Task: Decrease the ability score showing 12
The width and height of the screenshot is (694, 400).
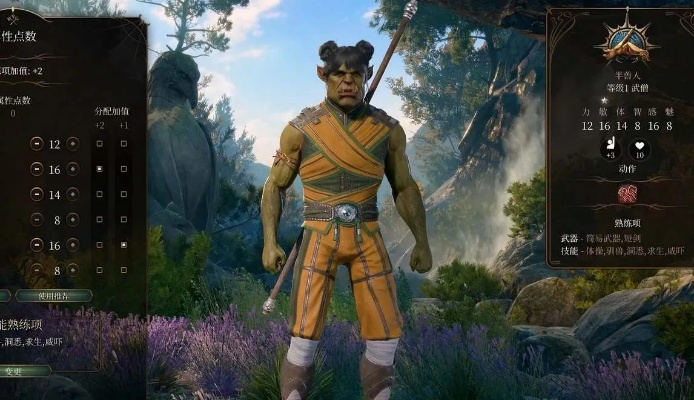Action: point(36,144)
